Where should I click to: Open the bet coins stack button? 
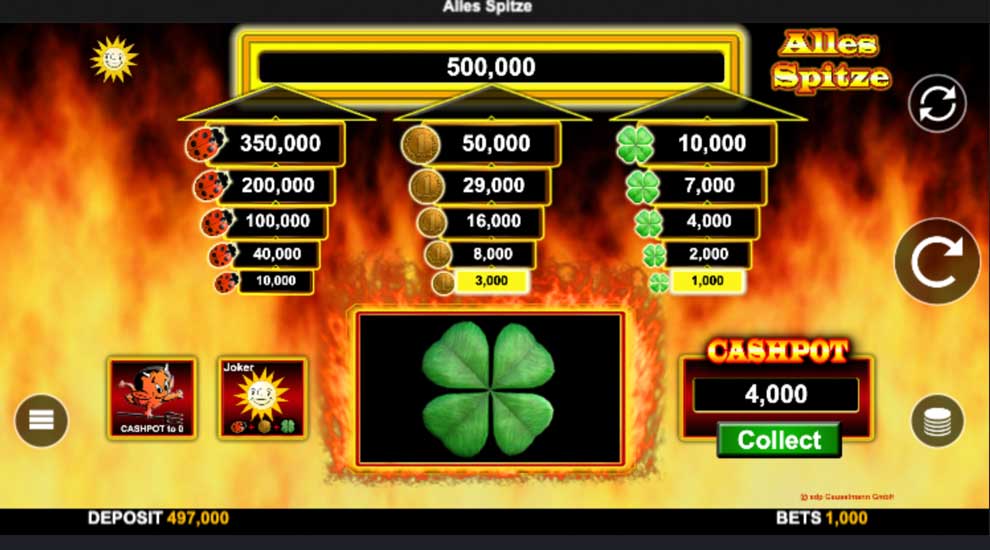pyautogui.click(x=937, y=421)
